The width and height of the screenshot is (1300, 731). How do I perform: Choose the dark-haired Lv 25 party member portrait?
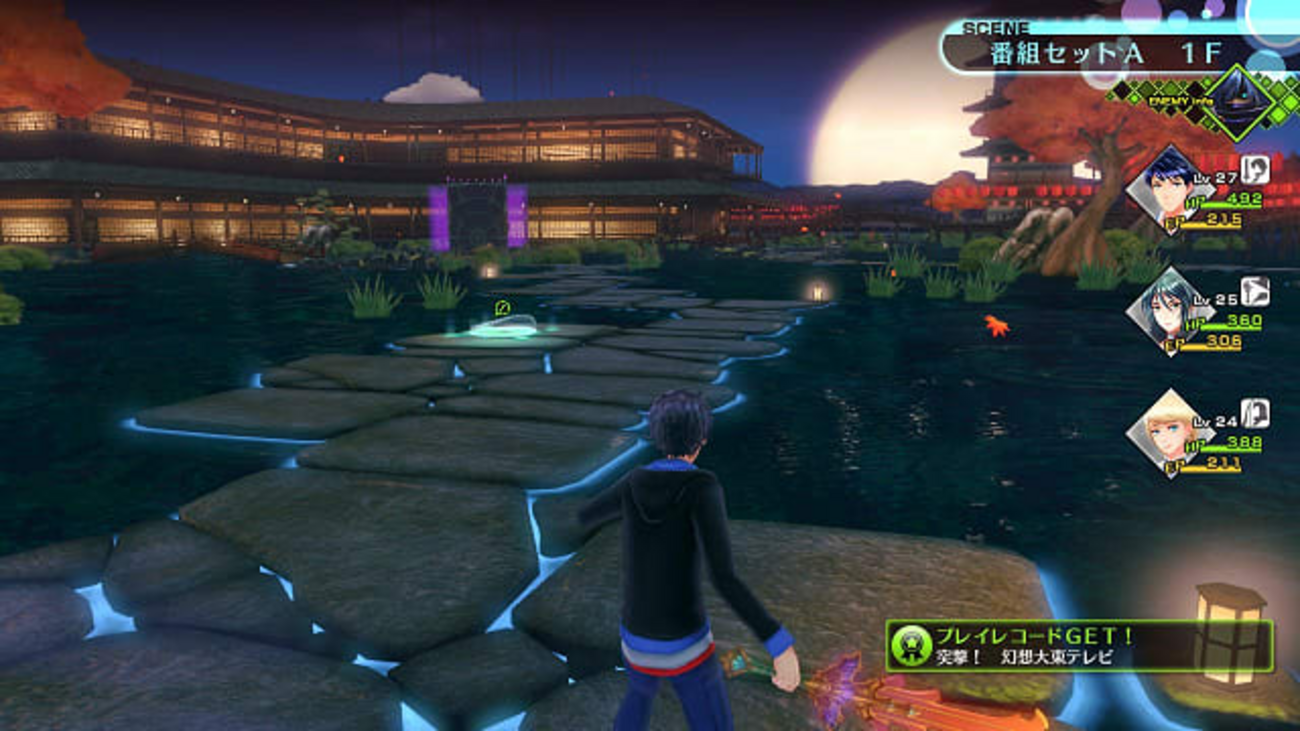[1165, 311]
